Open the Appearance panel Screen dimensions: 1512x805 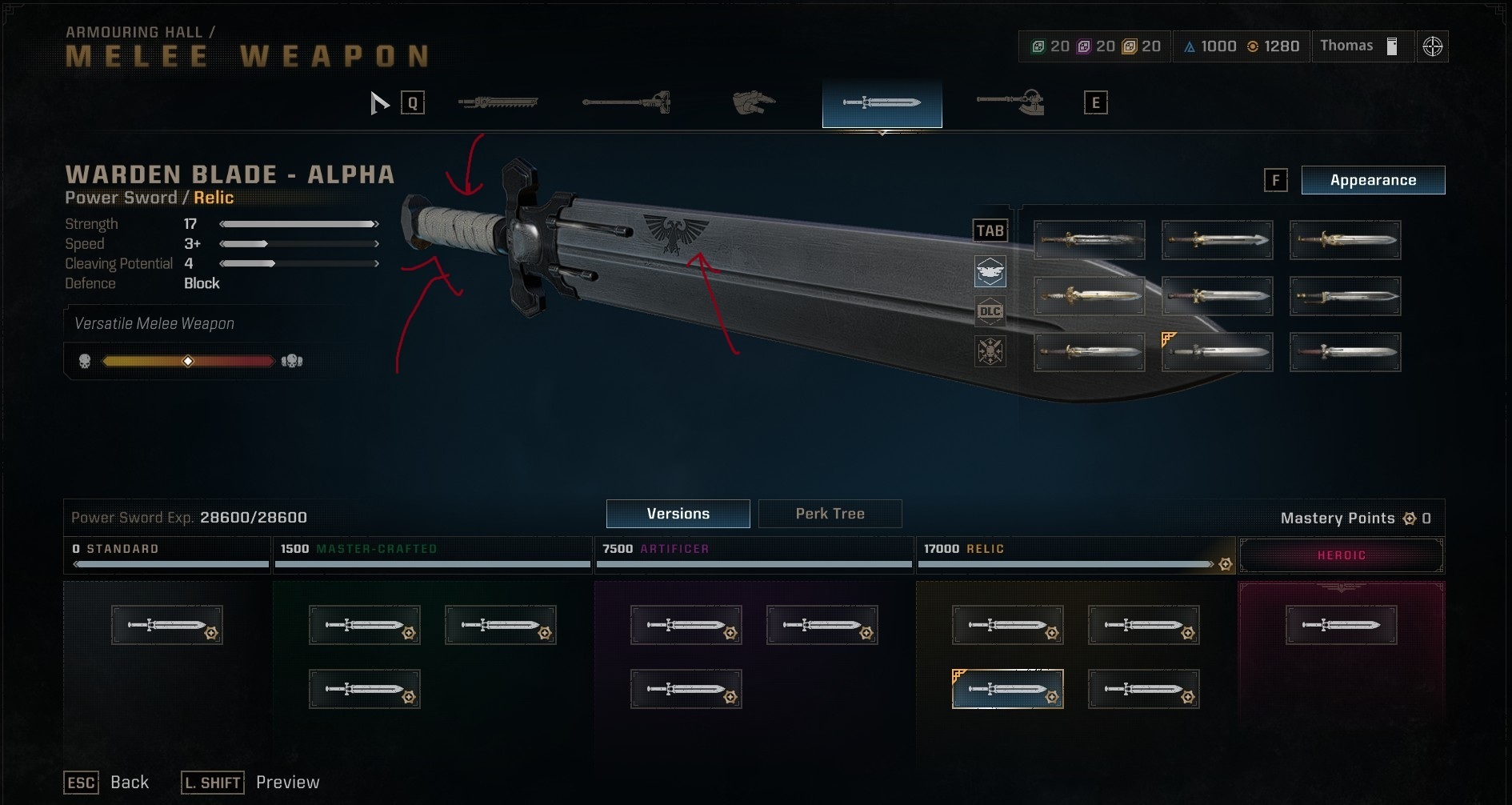coord(1373,180)
